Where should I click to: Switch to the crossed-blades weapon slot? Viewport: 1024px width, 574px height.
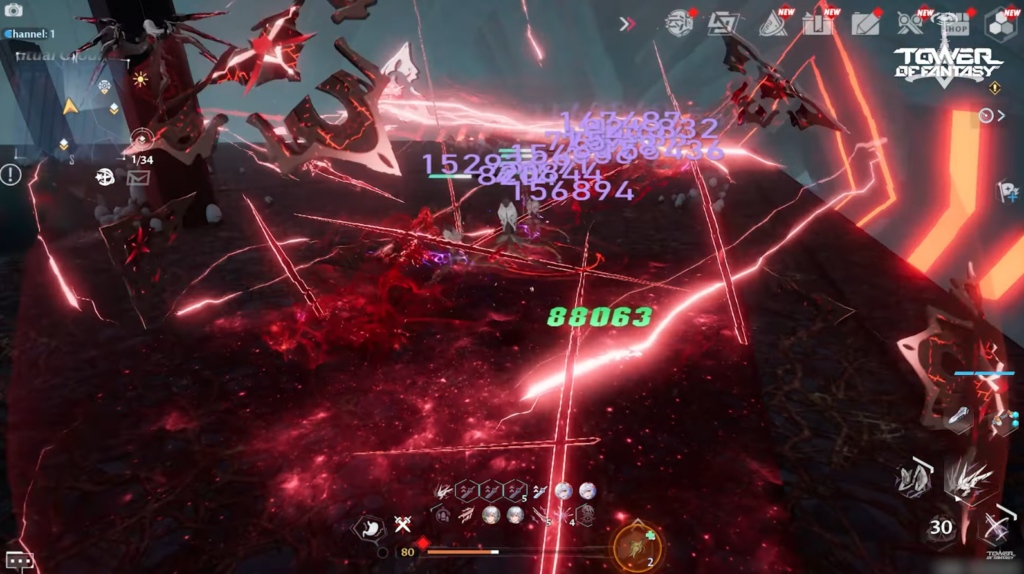coord(995,528)
